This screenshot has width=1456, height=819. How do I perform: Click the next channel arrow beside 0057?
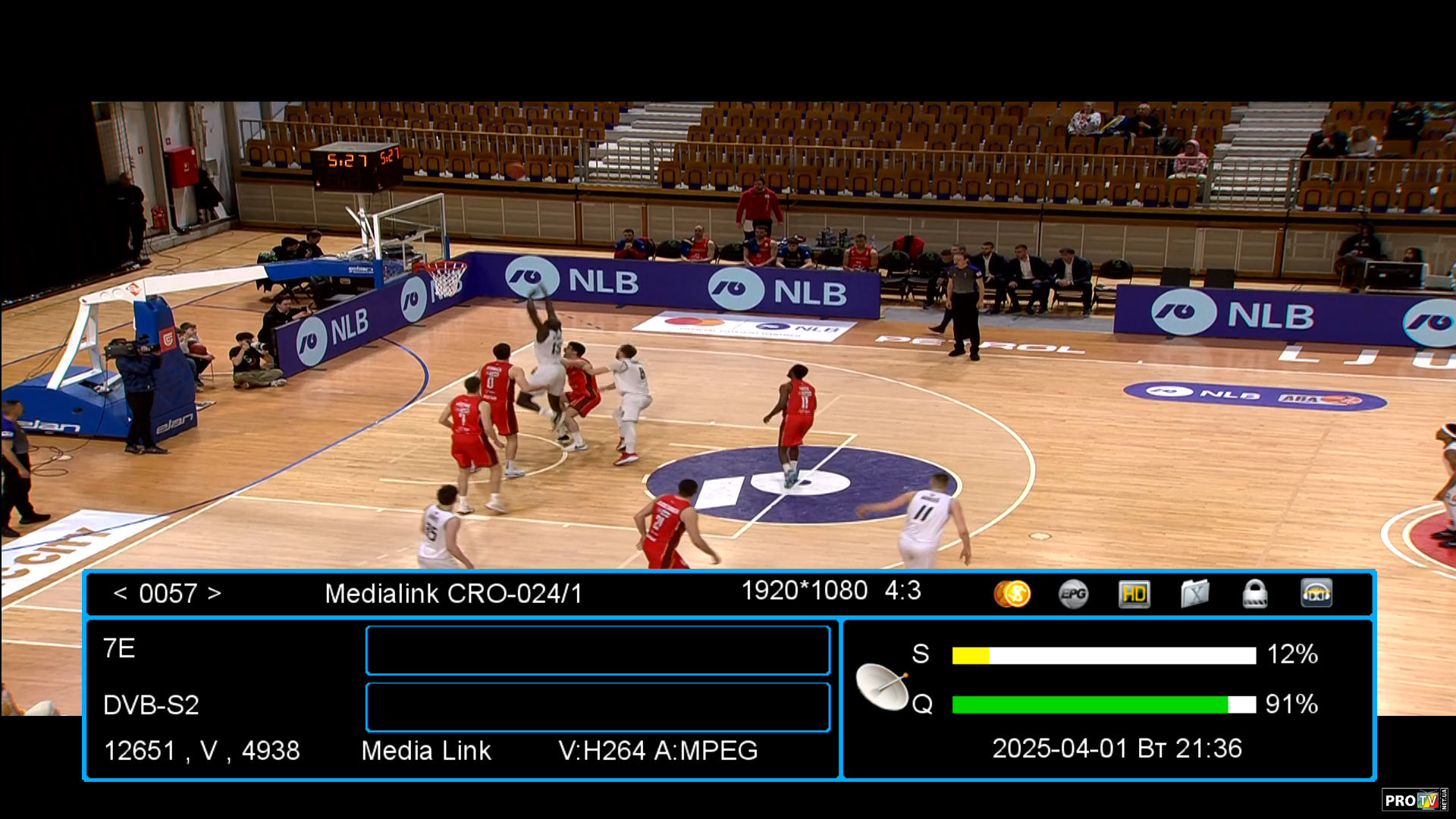point(215,593)
